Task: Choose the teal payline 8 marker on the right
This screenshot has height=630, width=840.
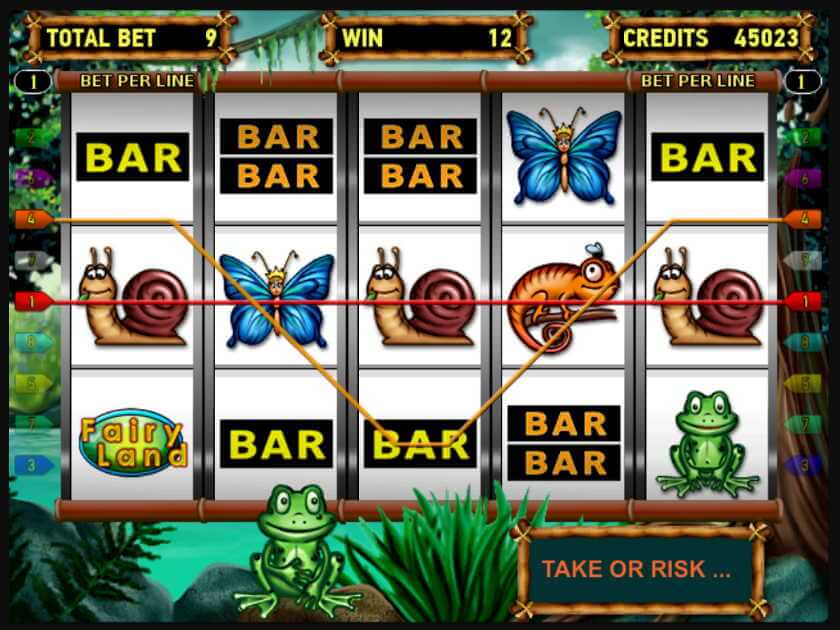Action: 804,342
